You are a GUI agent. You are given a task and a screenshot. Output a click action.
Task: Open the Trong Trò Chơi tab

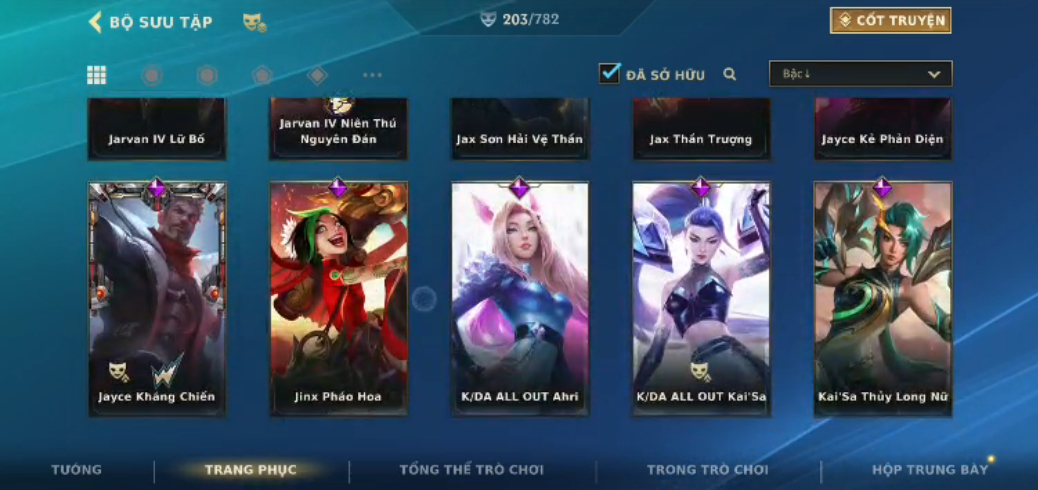tap(707, 470)
